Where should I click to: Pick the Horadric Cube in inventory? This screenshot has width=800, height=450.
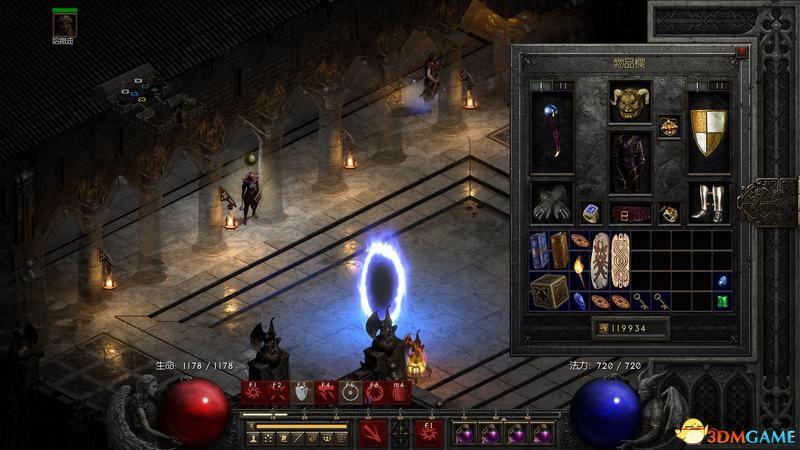click(547, 295)
